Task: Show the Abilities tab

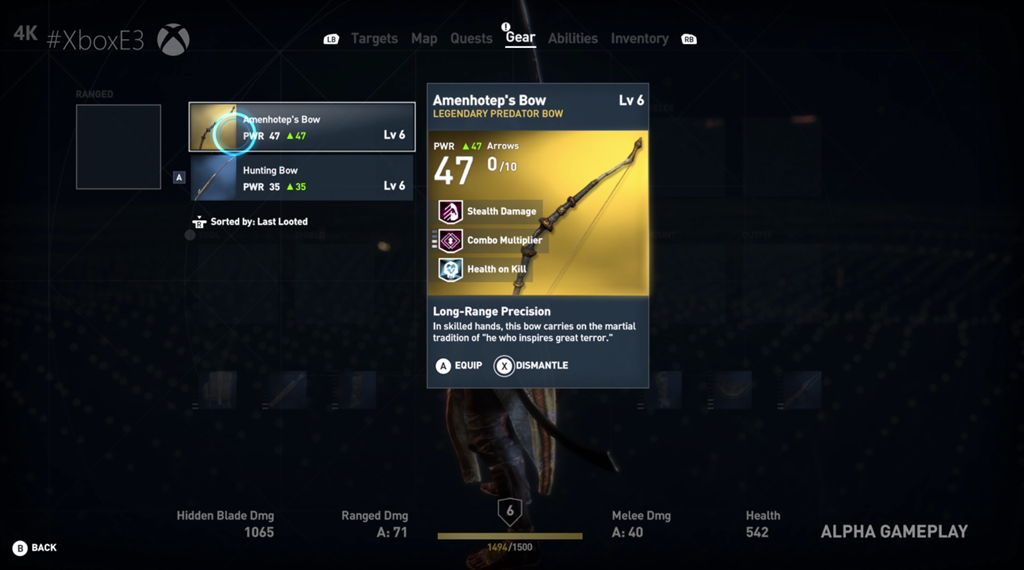Action: 573,39
